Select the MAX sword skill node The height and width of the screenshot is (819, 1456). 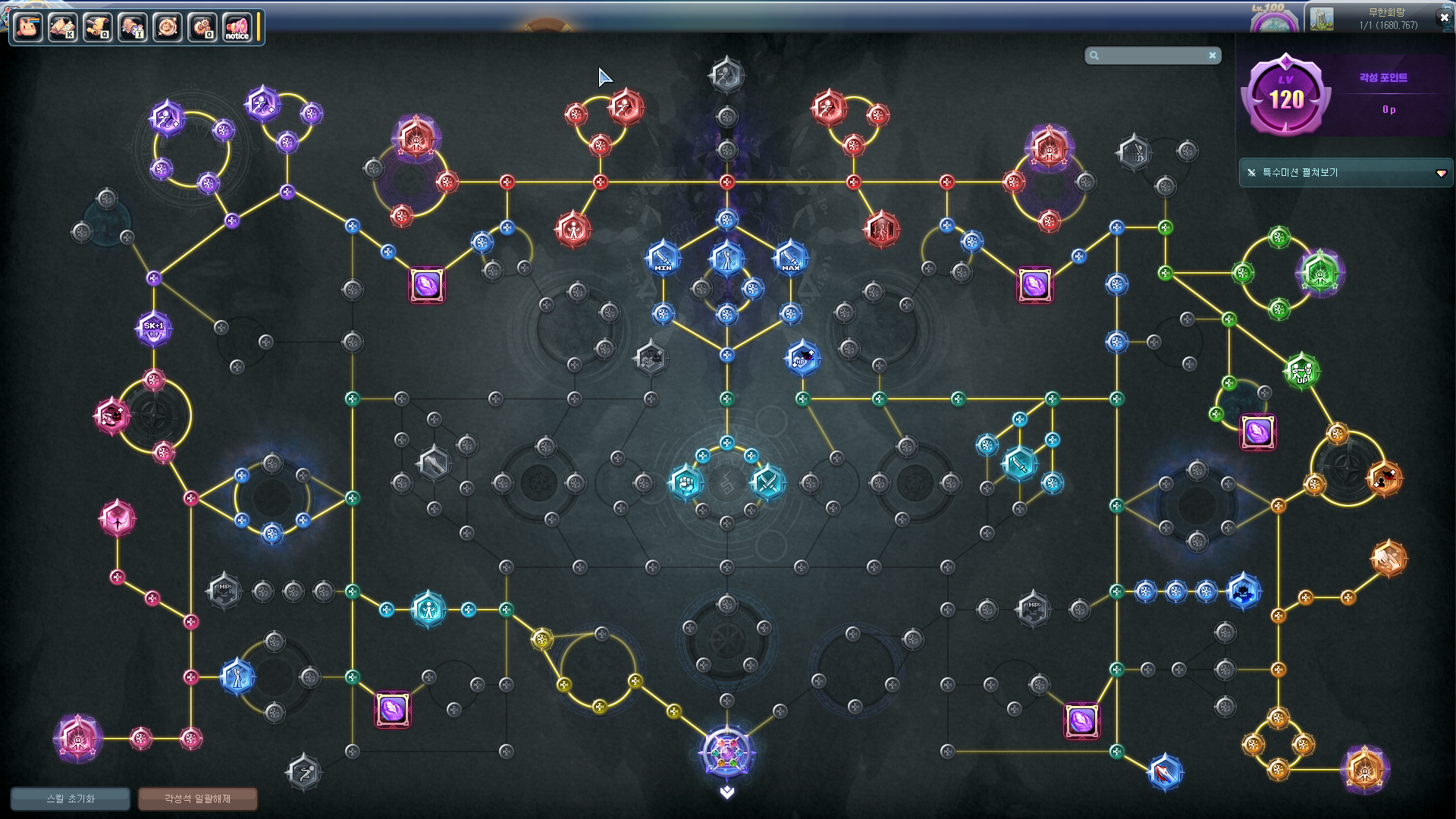[790, 258]
